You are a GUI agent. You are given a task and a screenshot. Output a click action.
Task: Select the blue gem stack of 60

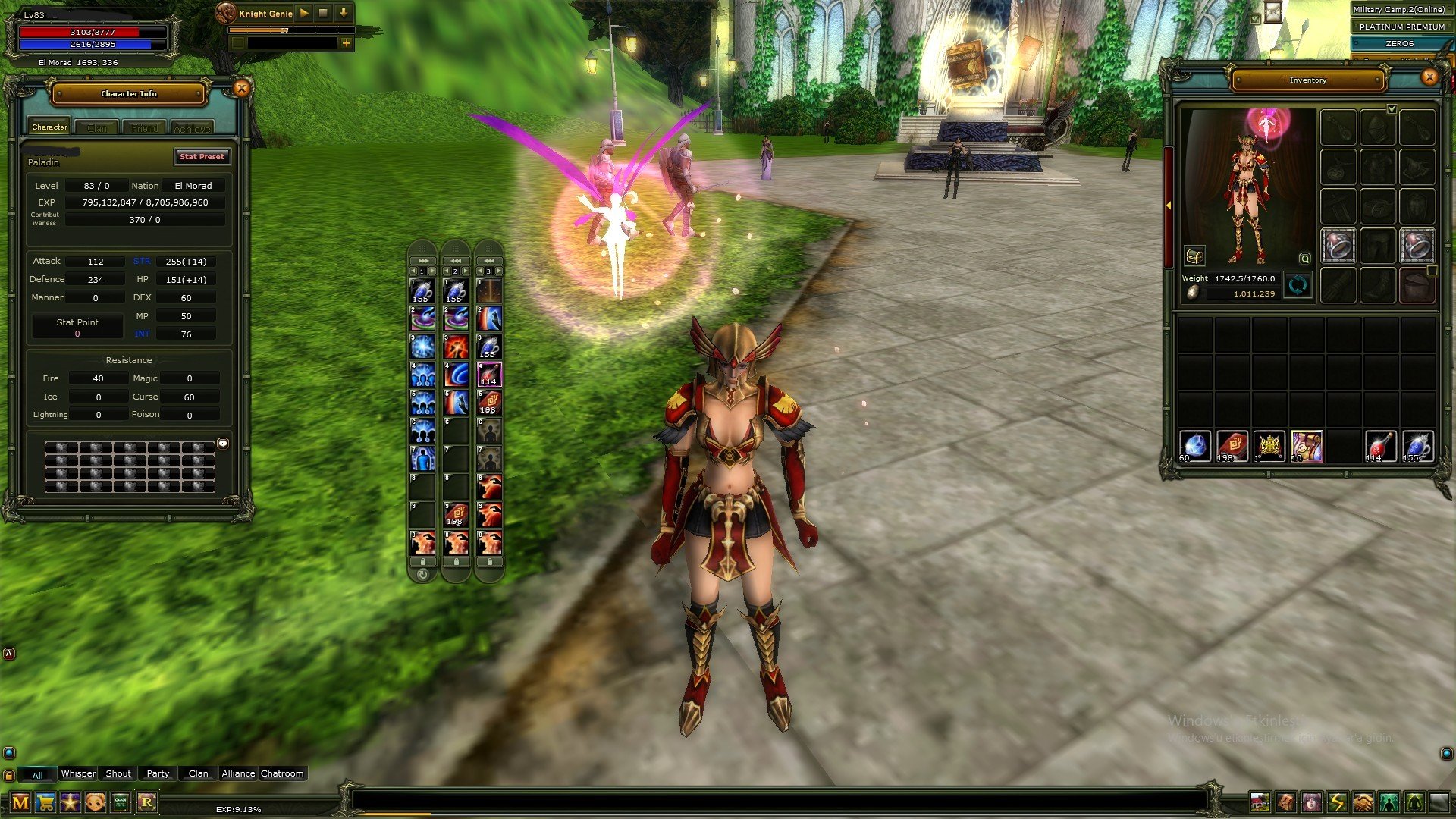(x=1194, y=446)
